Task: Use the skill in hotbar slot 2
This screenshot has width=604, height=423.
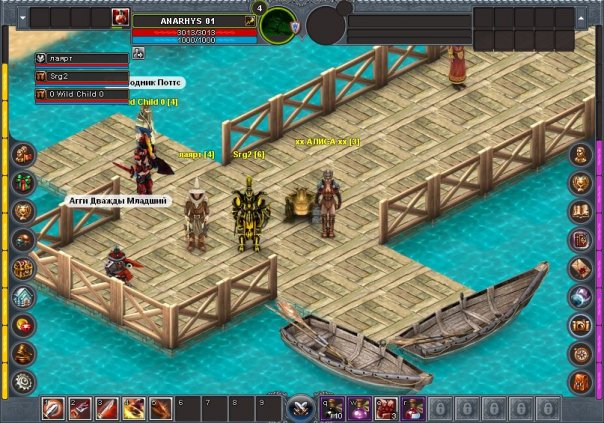Action: pyautogui.click(x=80, y=408)
